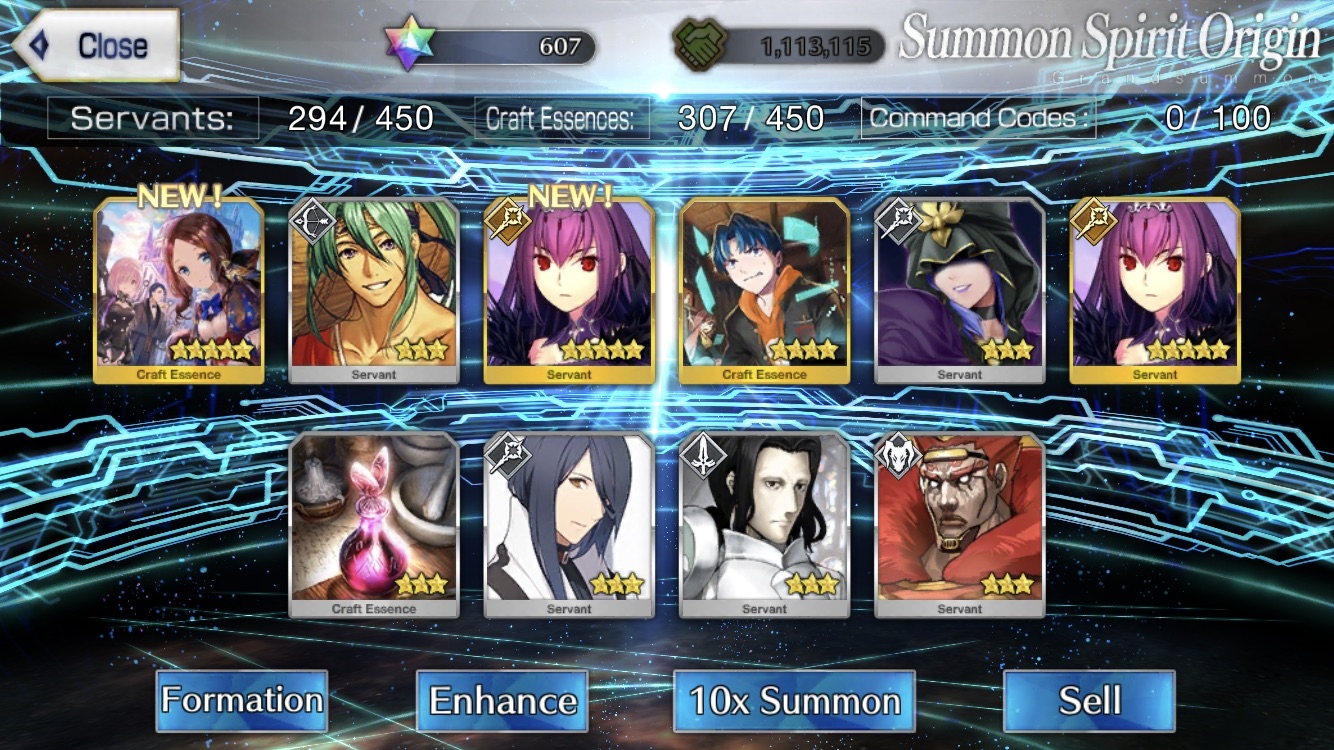This screenshot has width=1334, height=750.
Task: Tap the purple-haired five-star Servant without NEW label
Action: pos(1155,290)
